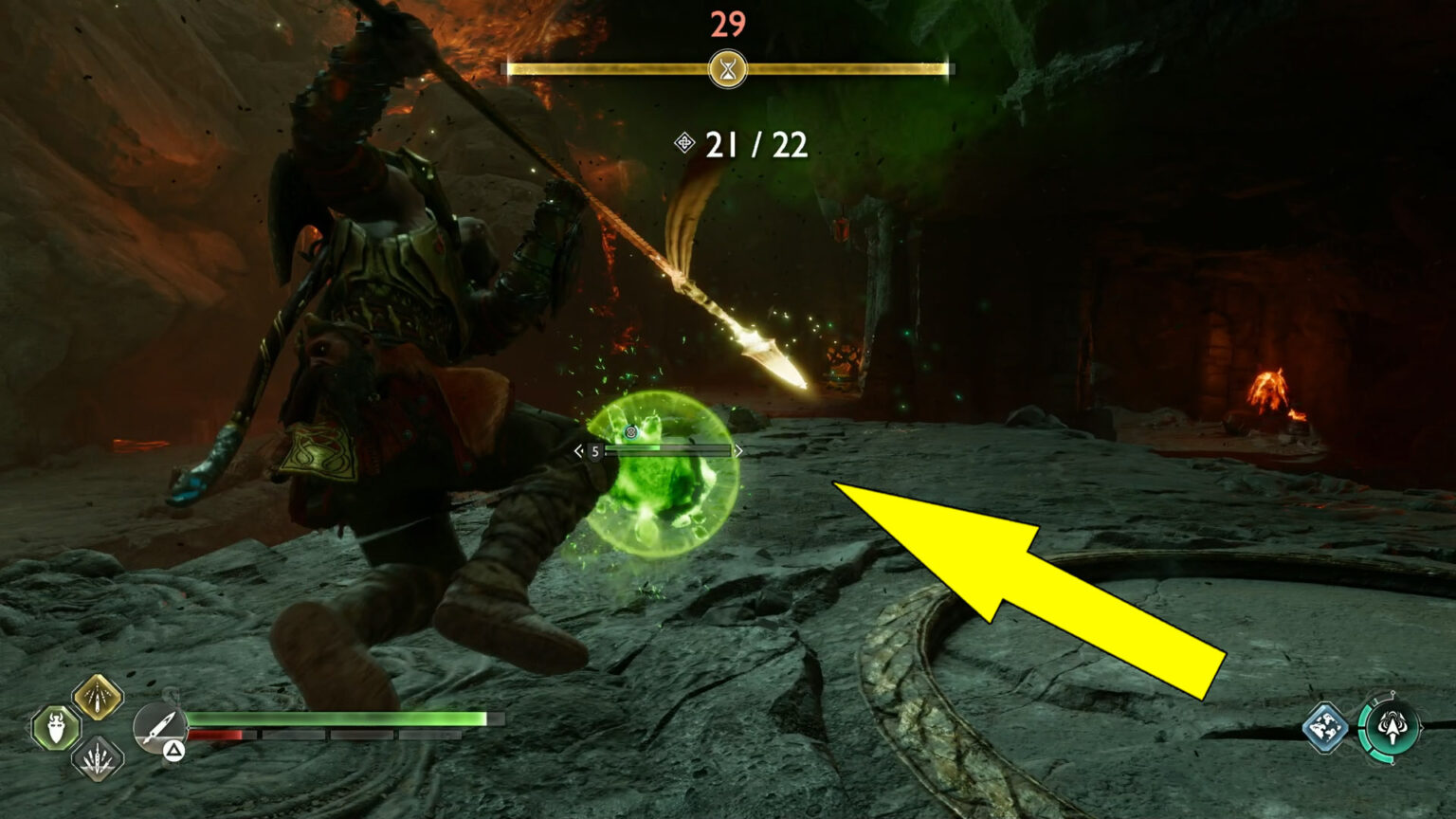Image resolution: width=1456 pixels, height=819 pixels.
Task: Open the triangle button prompt on the compass
Action: 174,749
